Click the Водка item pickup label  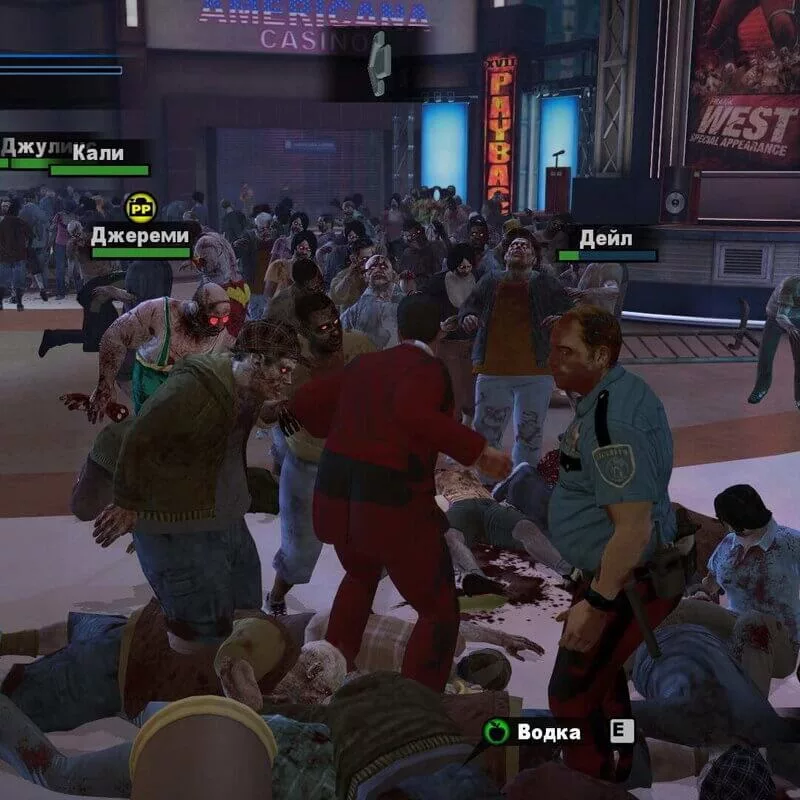(549, 732)
